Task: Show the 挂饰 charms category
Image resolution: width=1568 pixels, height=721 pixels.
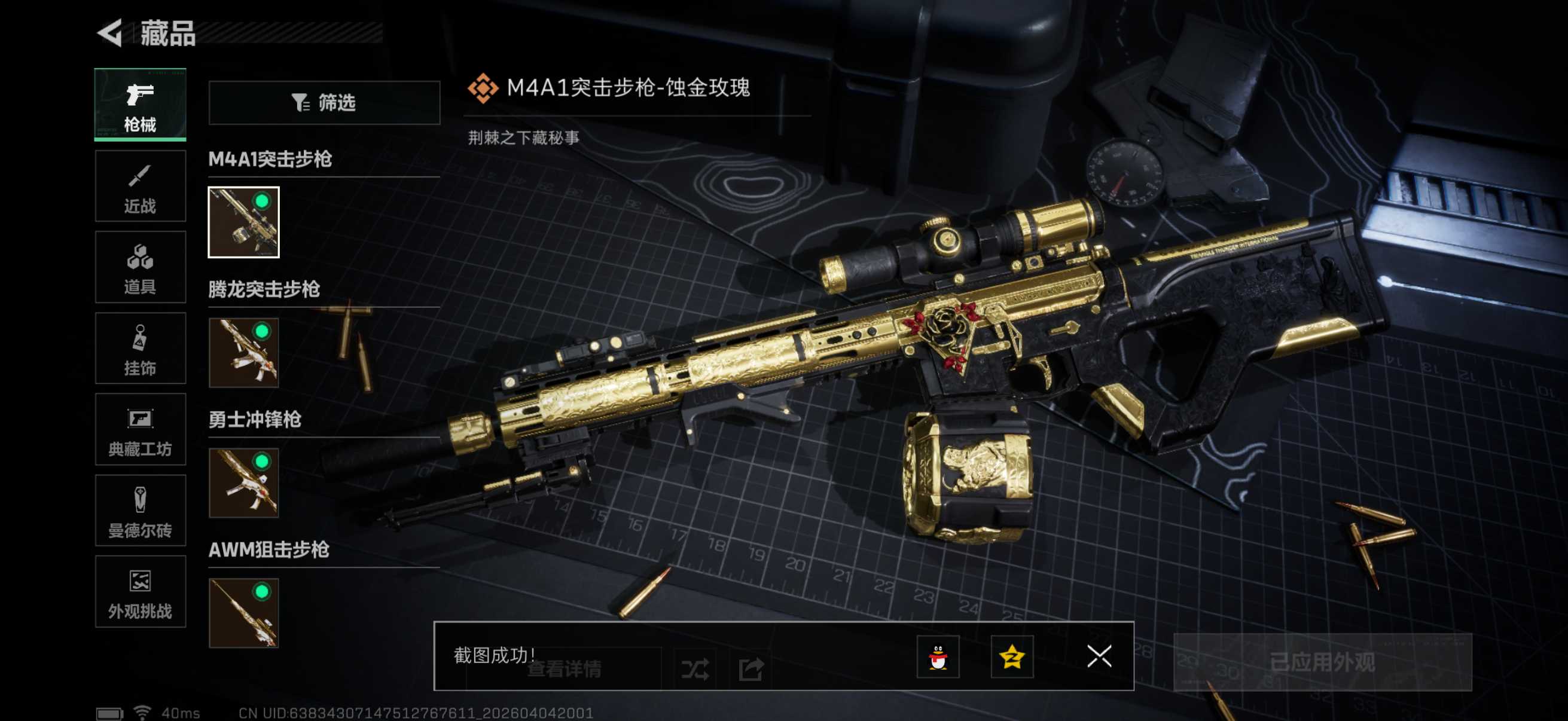Action: click(140, 348)
